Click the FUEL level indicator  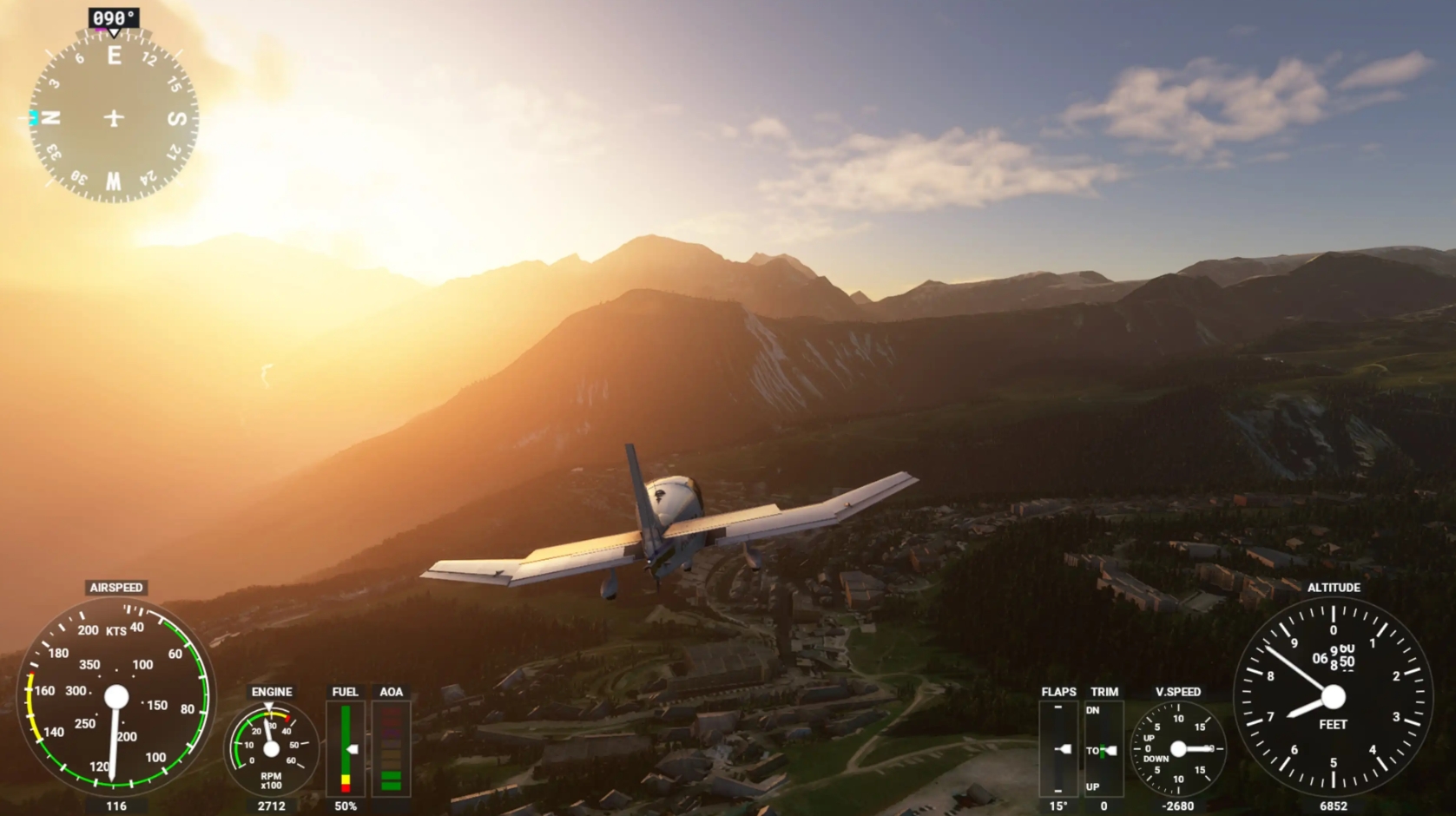coord(346,747)
